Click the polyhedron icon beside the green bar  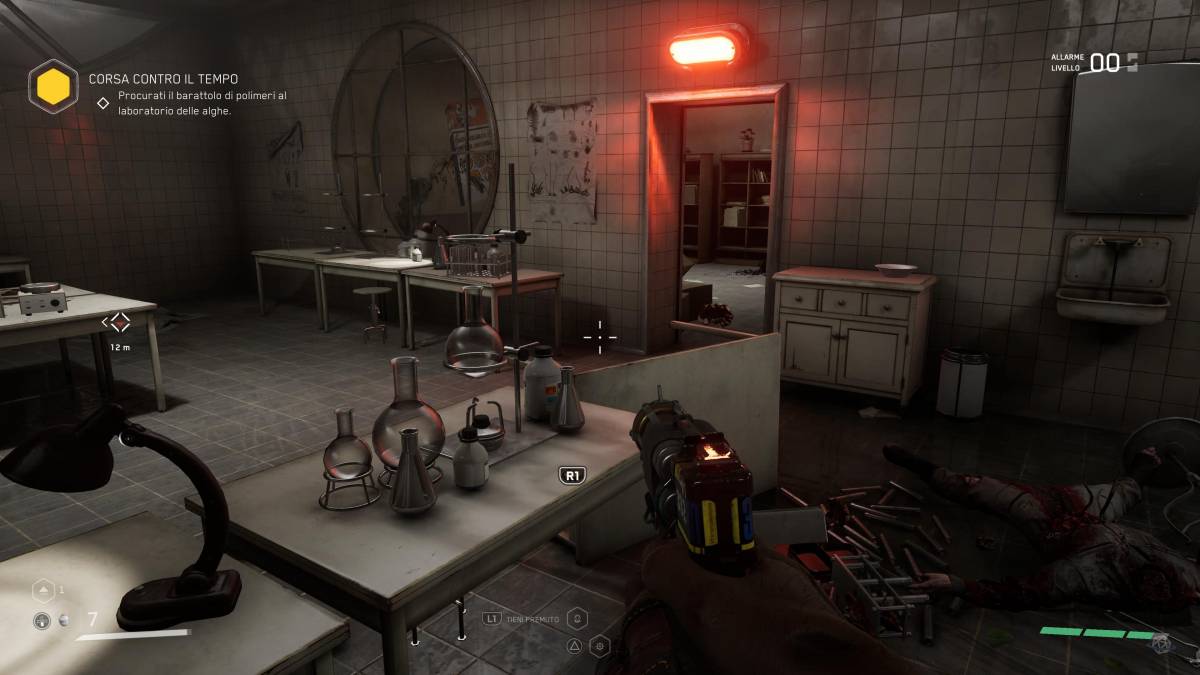tap(1161, 643)
